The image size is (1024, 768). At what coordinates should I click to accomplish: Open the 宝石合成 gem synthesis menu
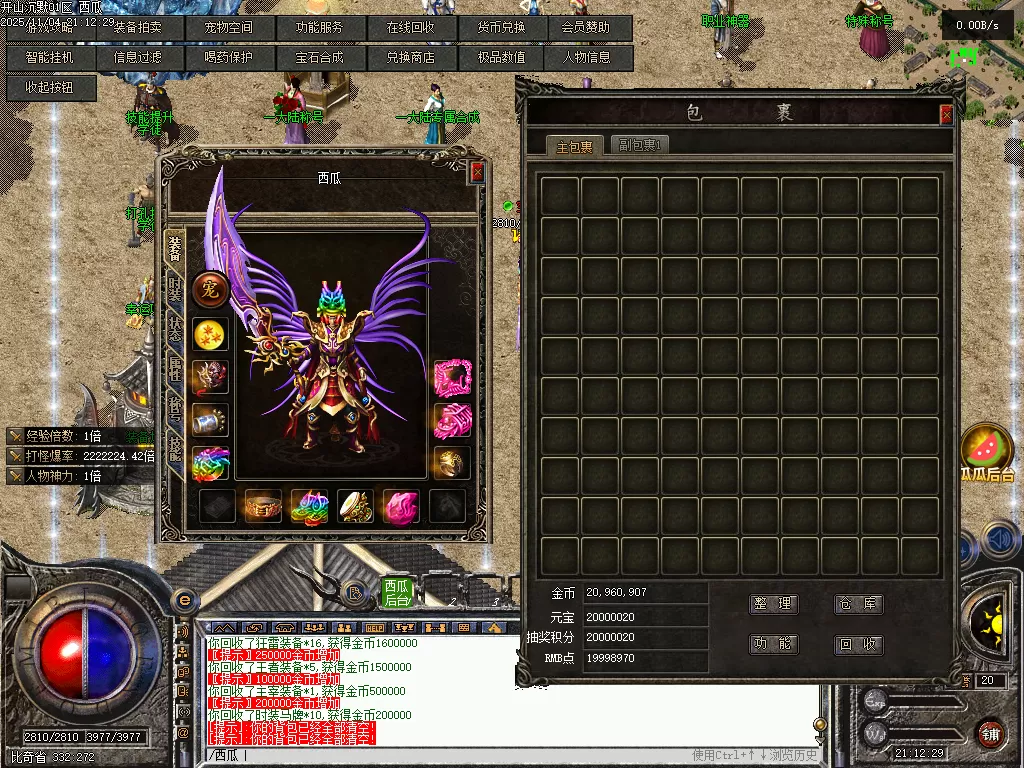319,58
